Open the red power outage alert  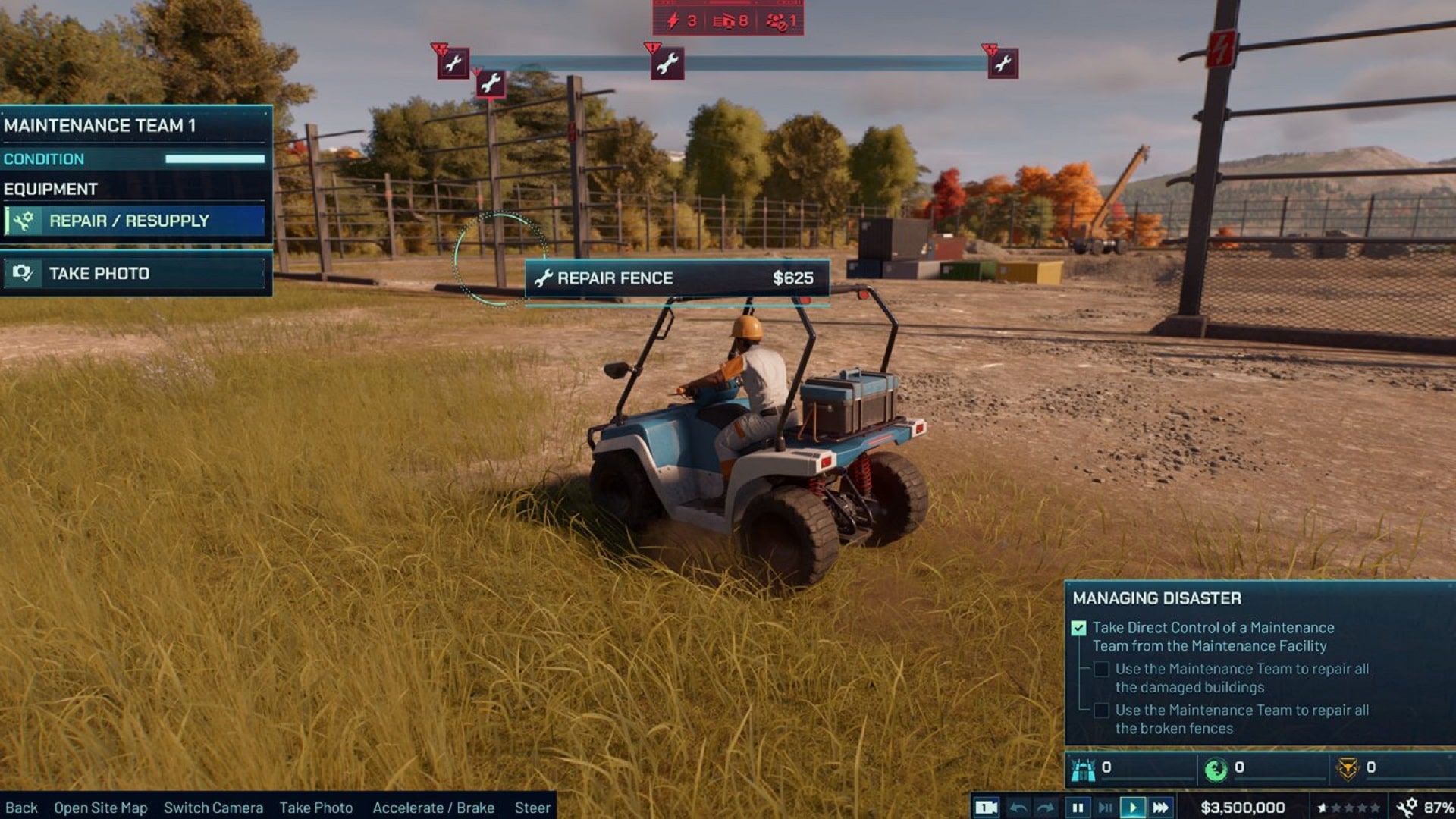[680, 20]
